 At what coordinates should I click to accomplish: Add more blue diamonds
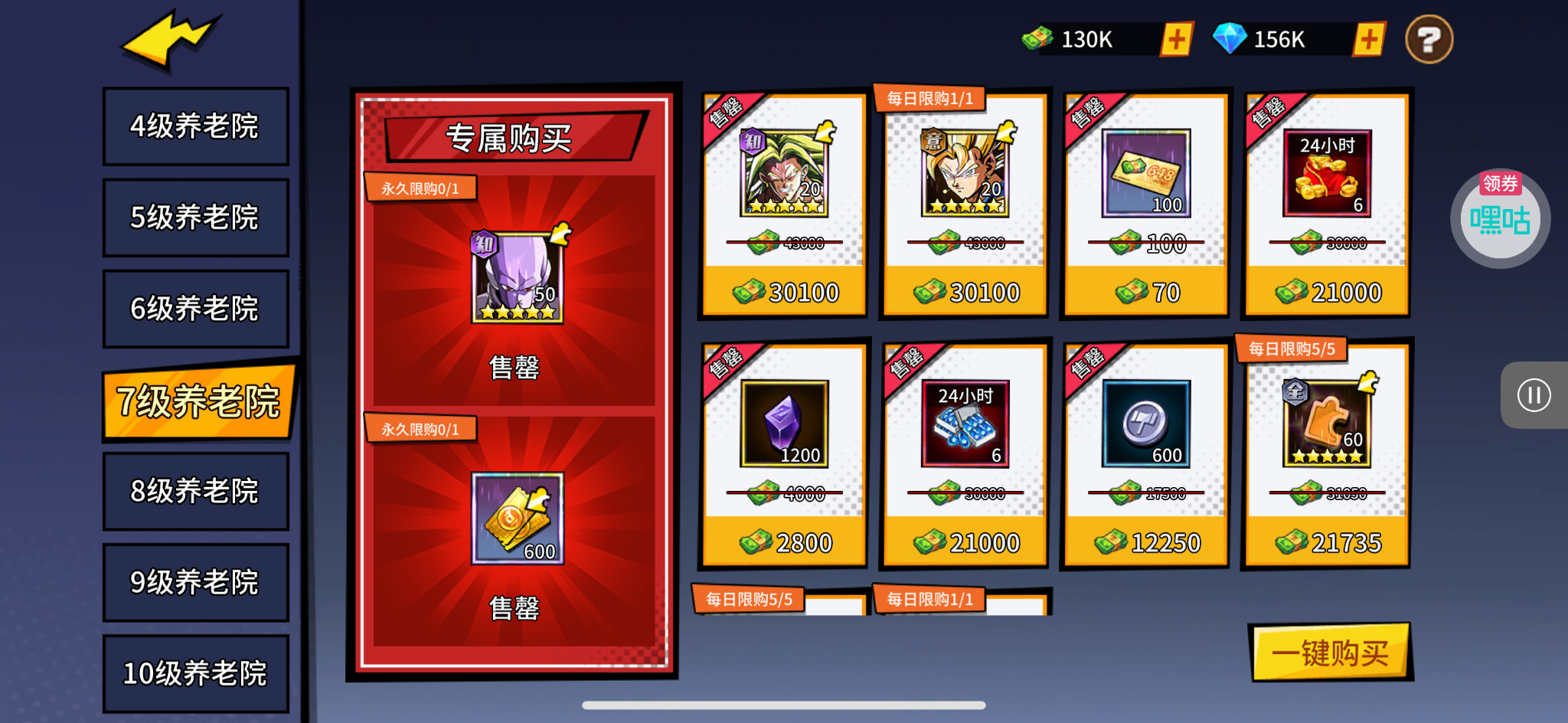(1369, 39)
